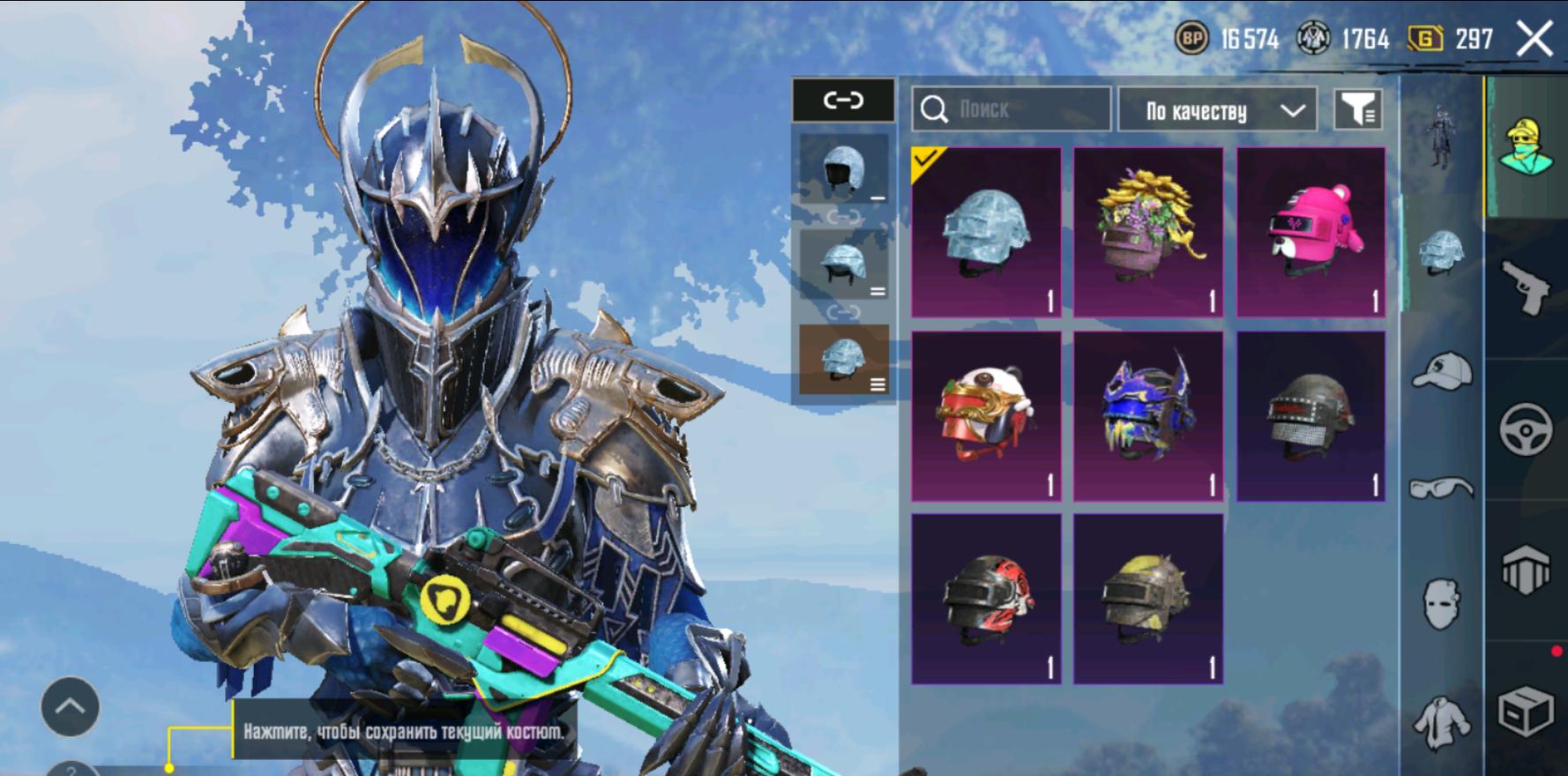Open the steering wheel vehicles category
Screen dimensions: 1568x776
[1526, 429]
